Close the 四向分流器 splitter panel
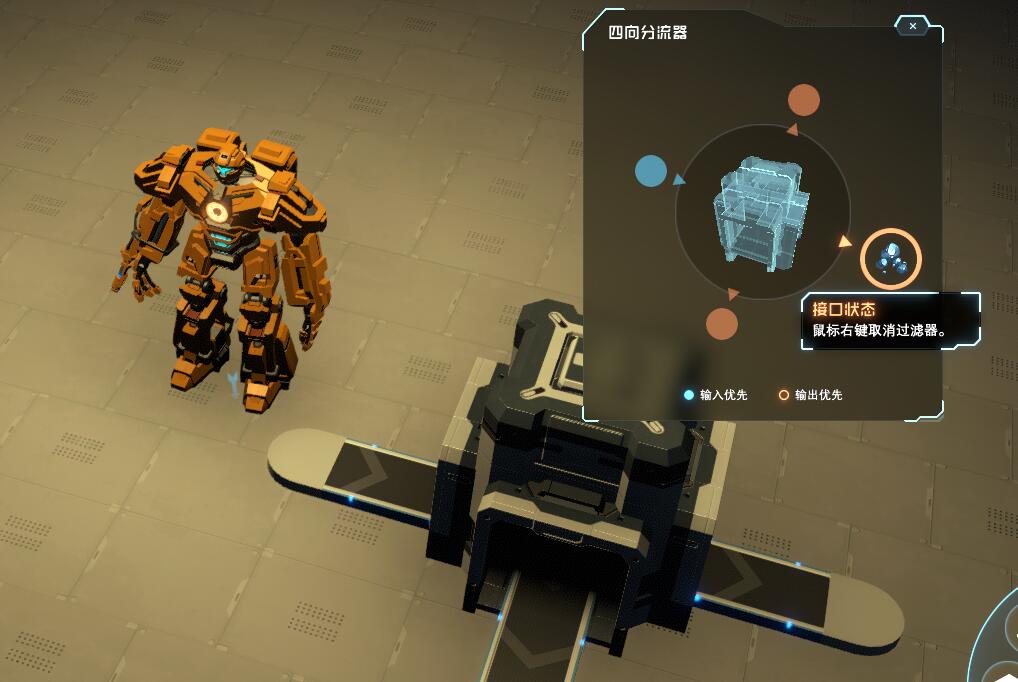Viewport: 1018px width, 682px height. click(912, 26)
